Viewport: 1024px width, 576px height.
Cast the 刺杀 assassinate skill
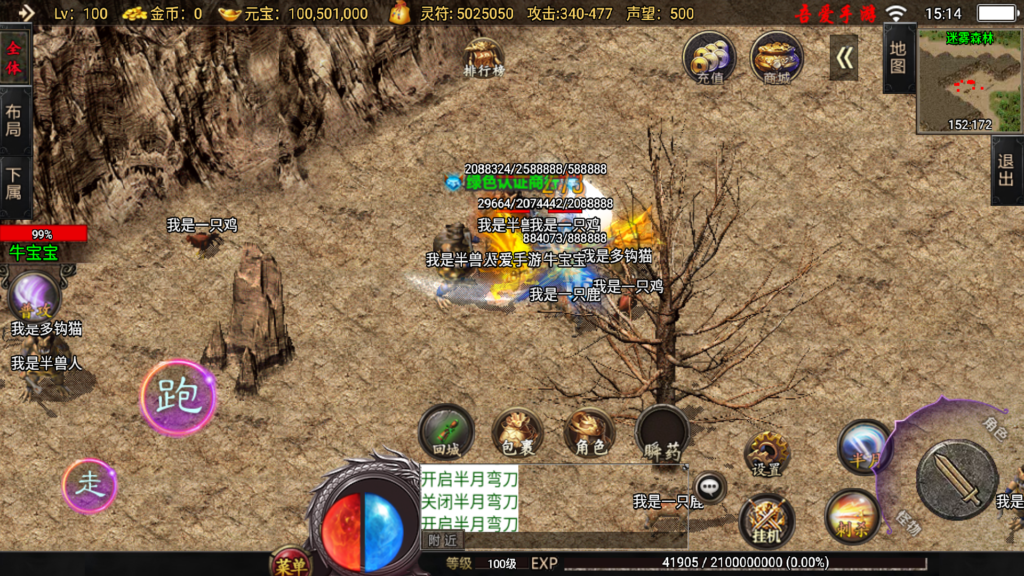point(852,517)
